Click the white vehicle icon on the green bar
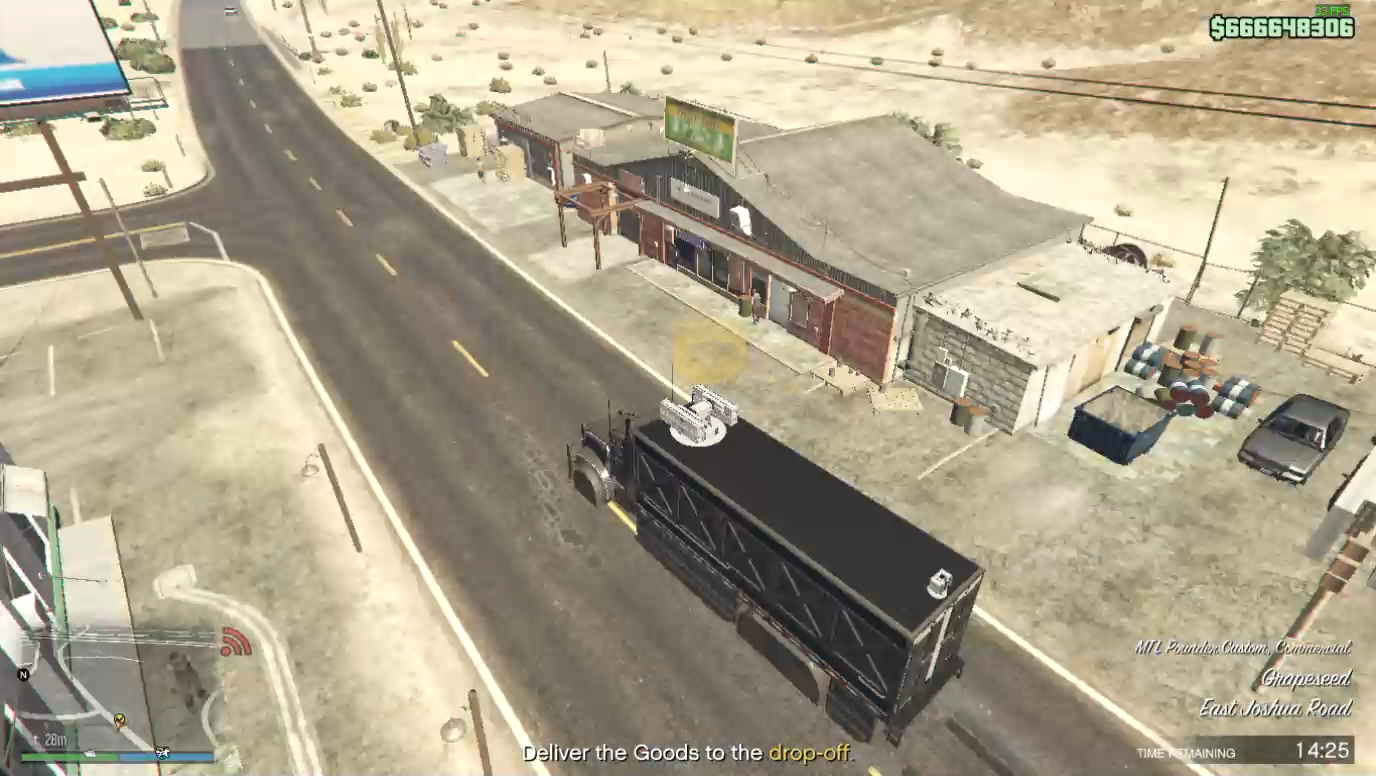Image resolution: width=1376 pixels, height=776 pixels. click(x=91, y=754)
